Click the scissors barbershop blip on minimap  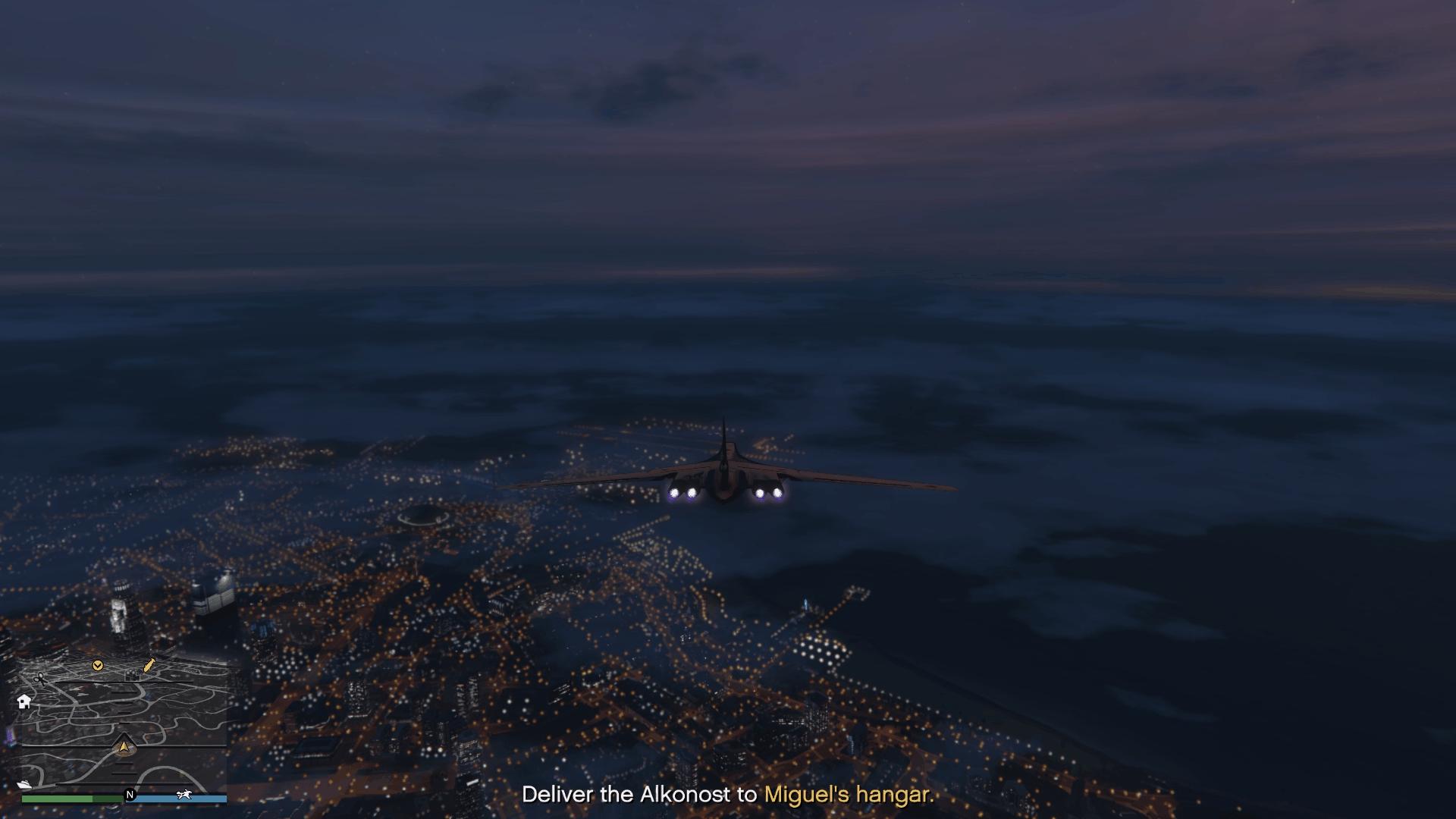(x=41, y=679)
